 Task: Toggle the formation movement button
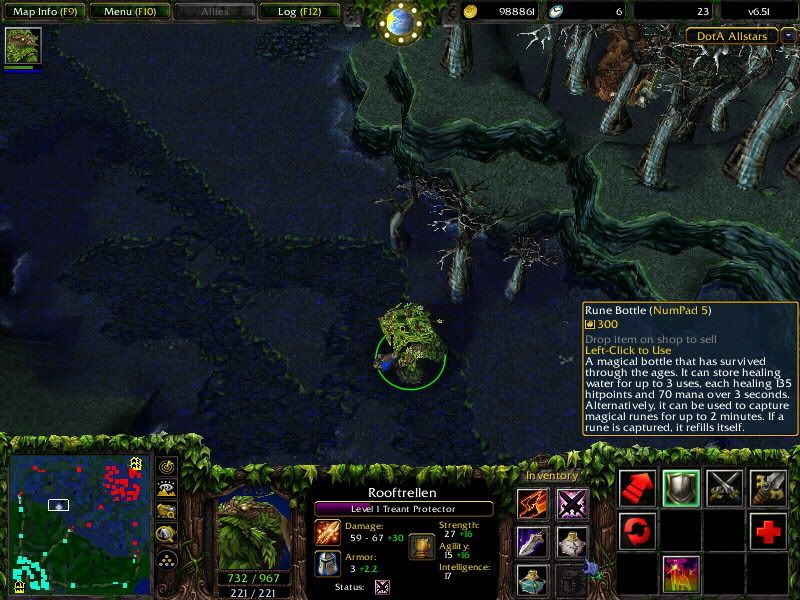tap(168, 558)
